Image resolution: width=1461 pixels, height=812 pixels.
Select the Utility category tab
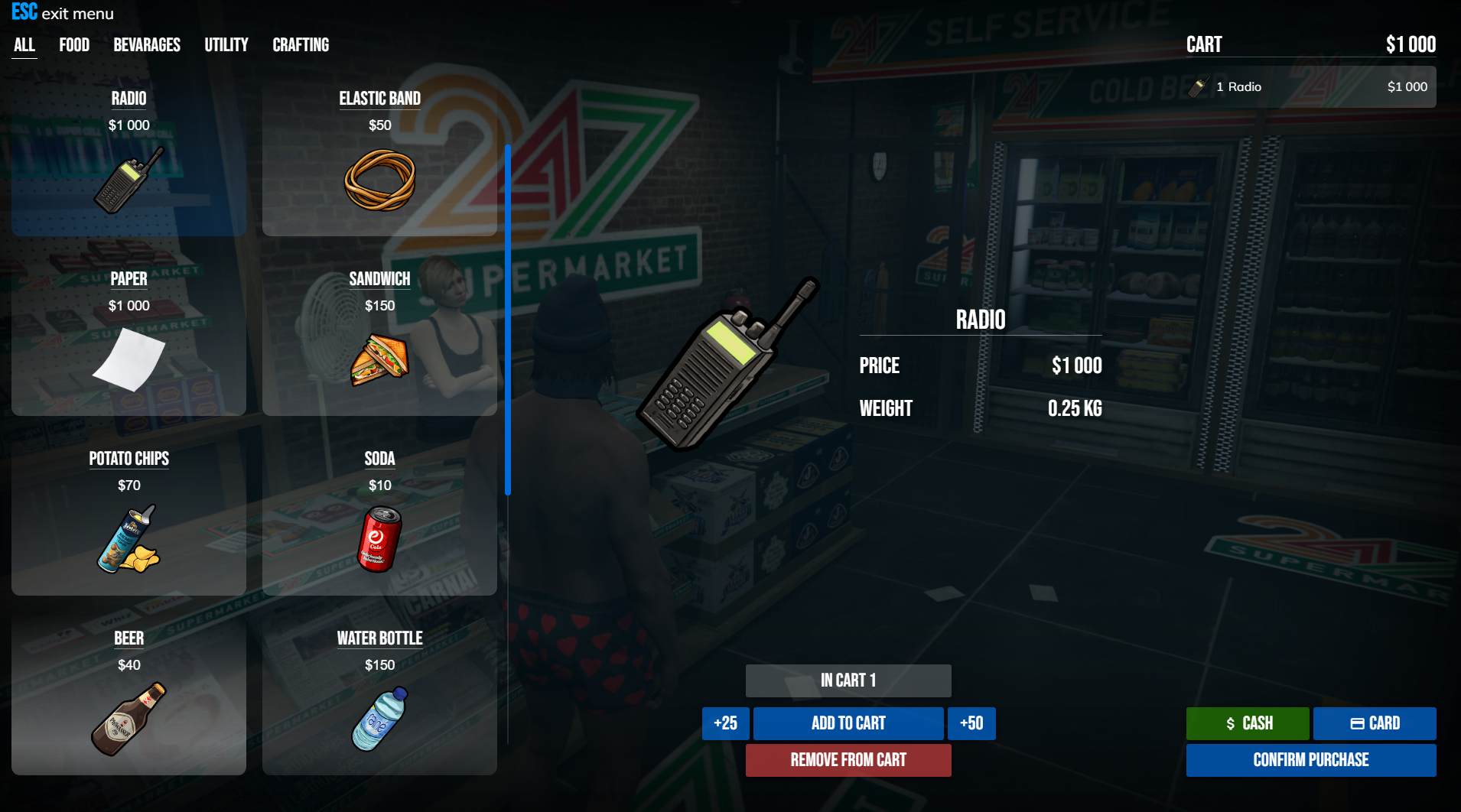226,45
